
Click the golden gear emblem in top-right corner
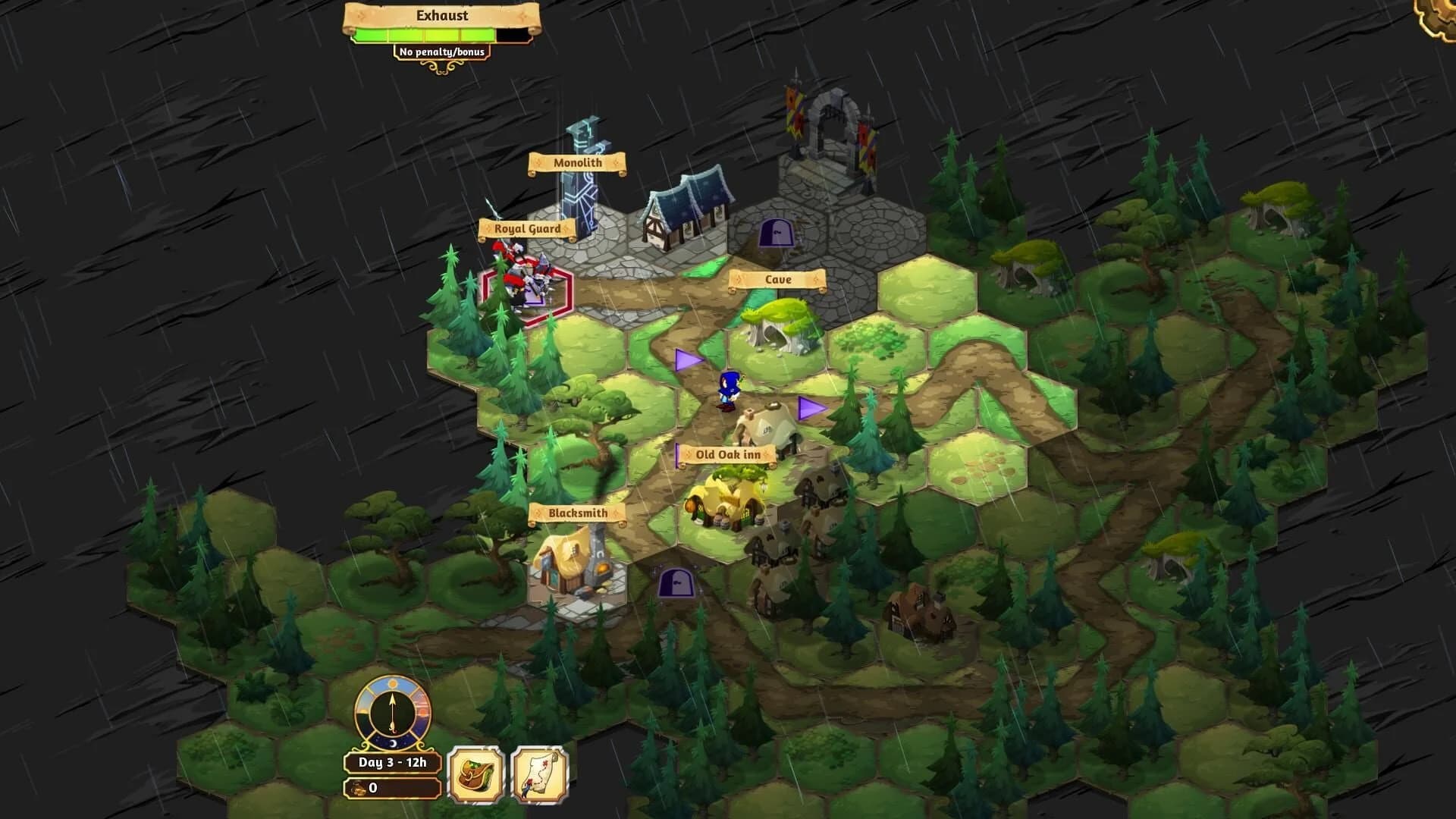(x=1437, y=15)
